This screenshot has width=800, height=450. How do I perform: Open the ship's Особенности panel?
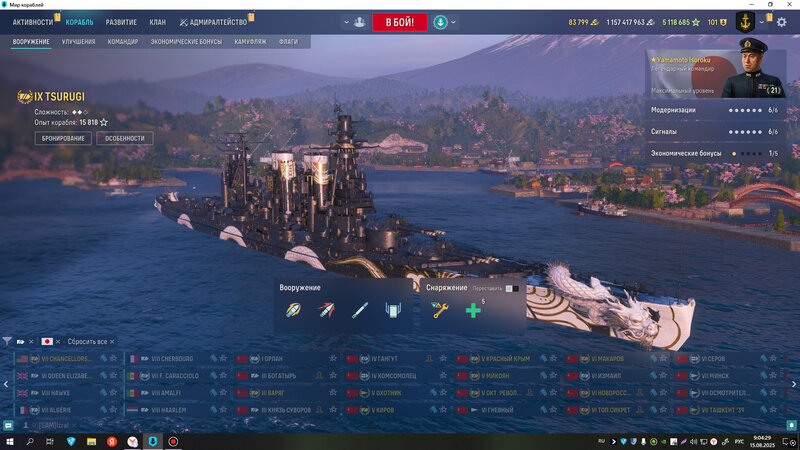(125, 138)
